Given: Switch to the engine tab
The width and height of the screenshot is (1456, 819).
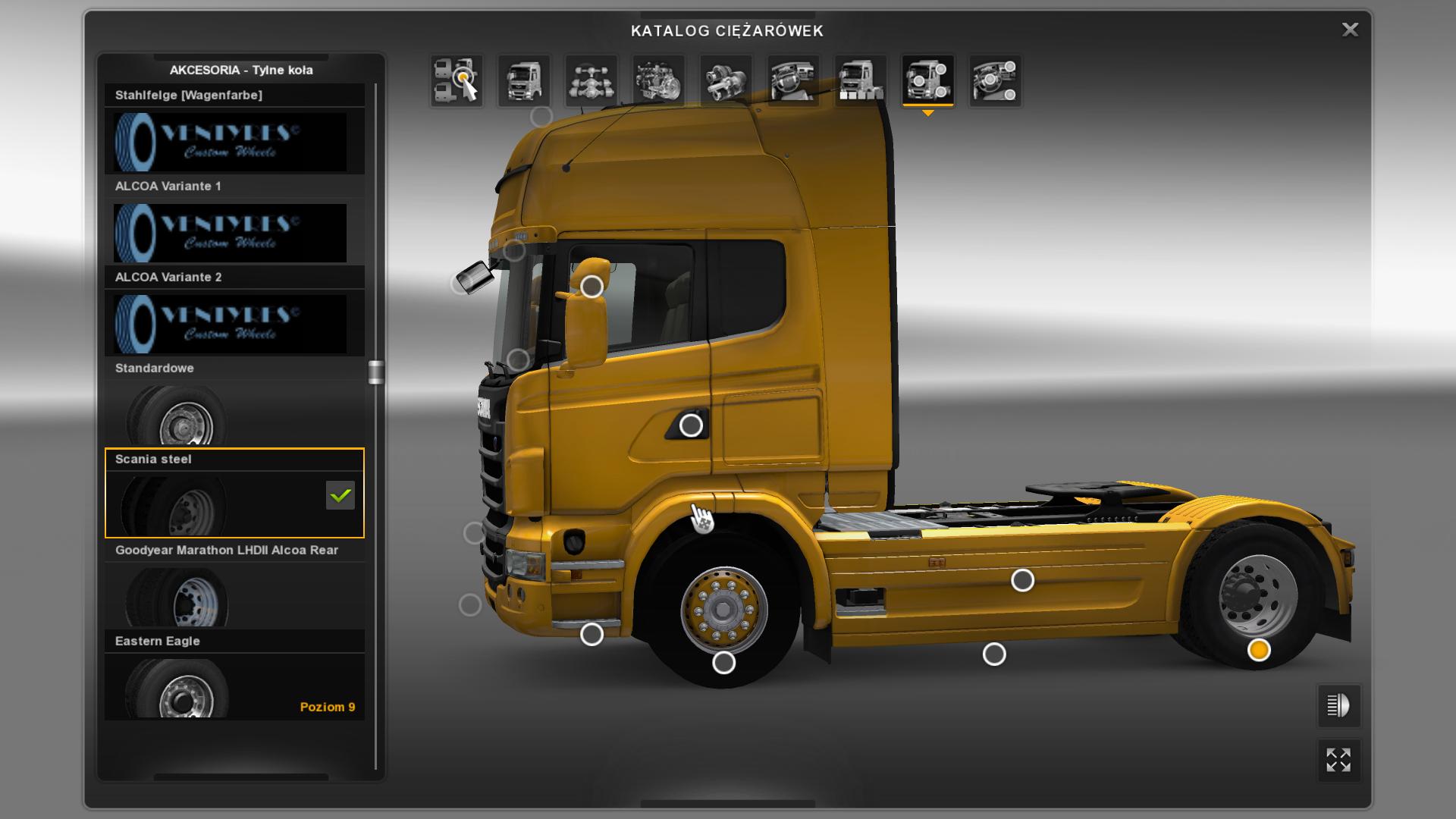Looking at the screenshot, I should tap(658, 80).
